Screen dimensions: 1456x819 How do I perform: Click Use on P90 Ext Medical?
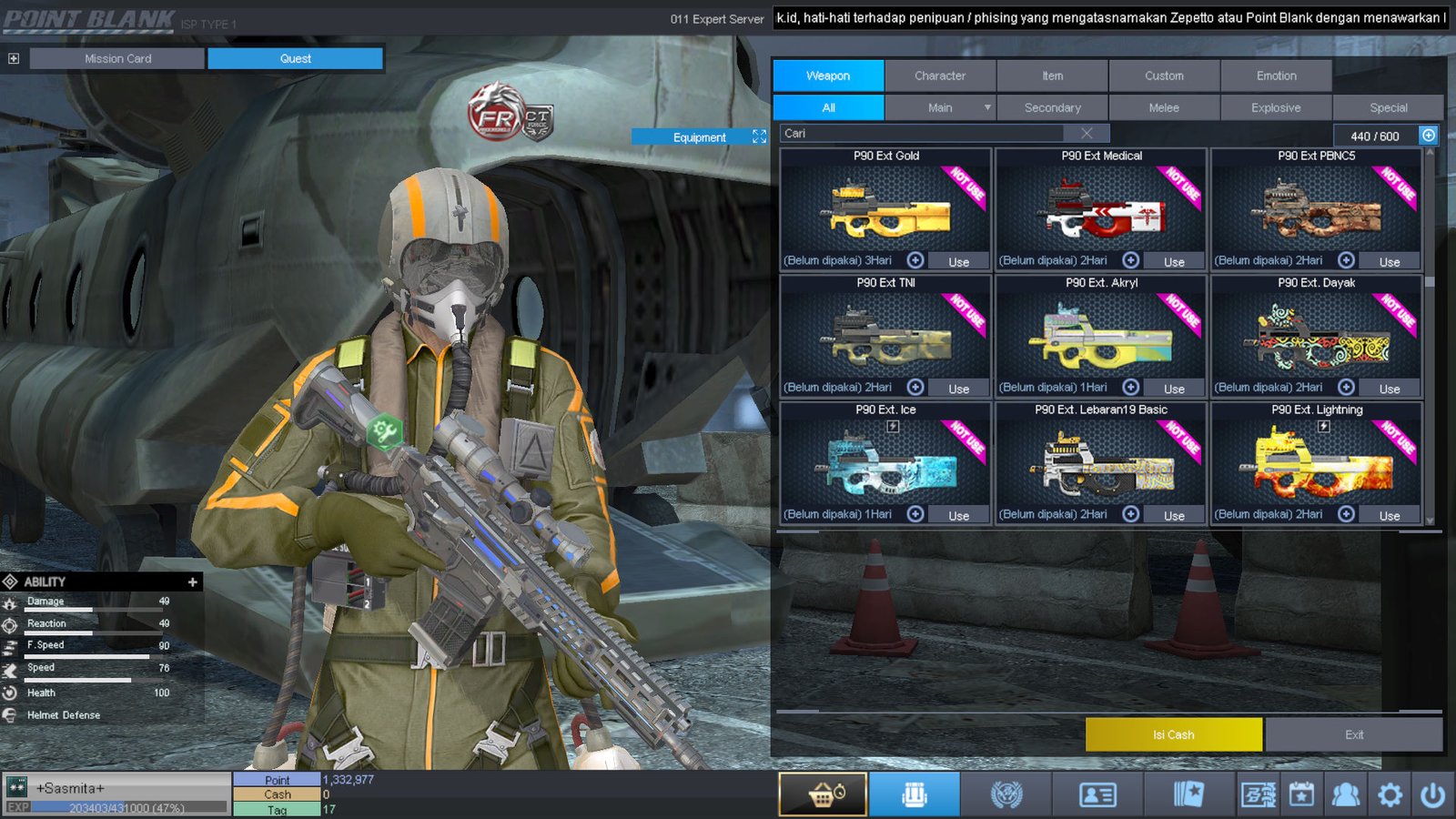tap(1174, 262)
